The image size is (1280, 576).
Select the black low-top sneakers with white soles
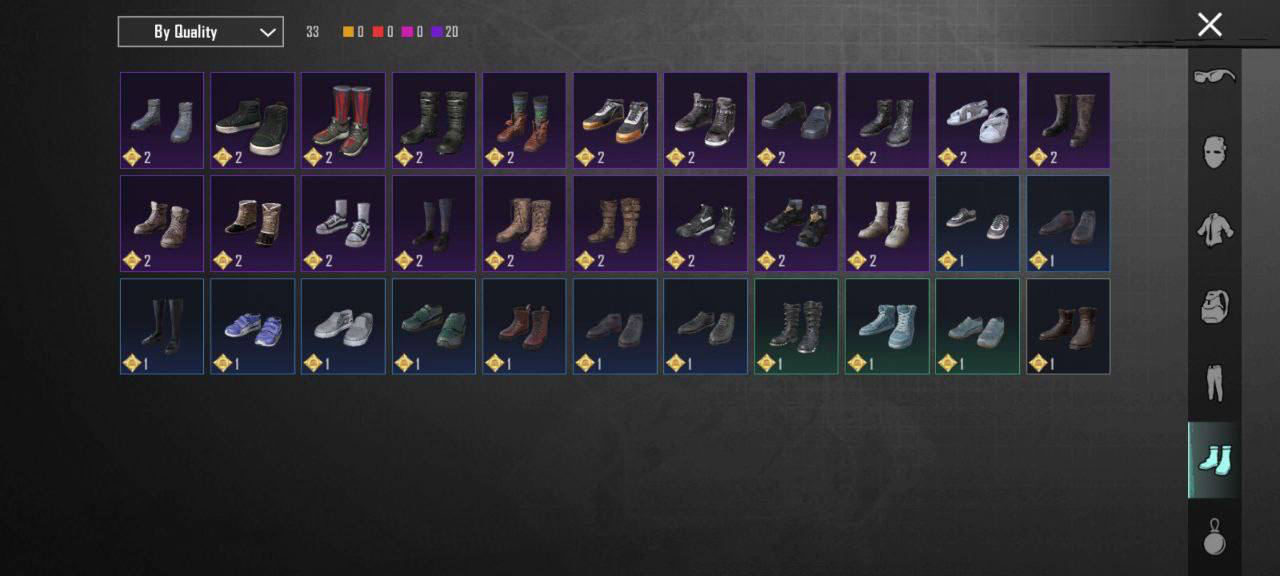click(252, 120)
